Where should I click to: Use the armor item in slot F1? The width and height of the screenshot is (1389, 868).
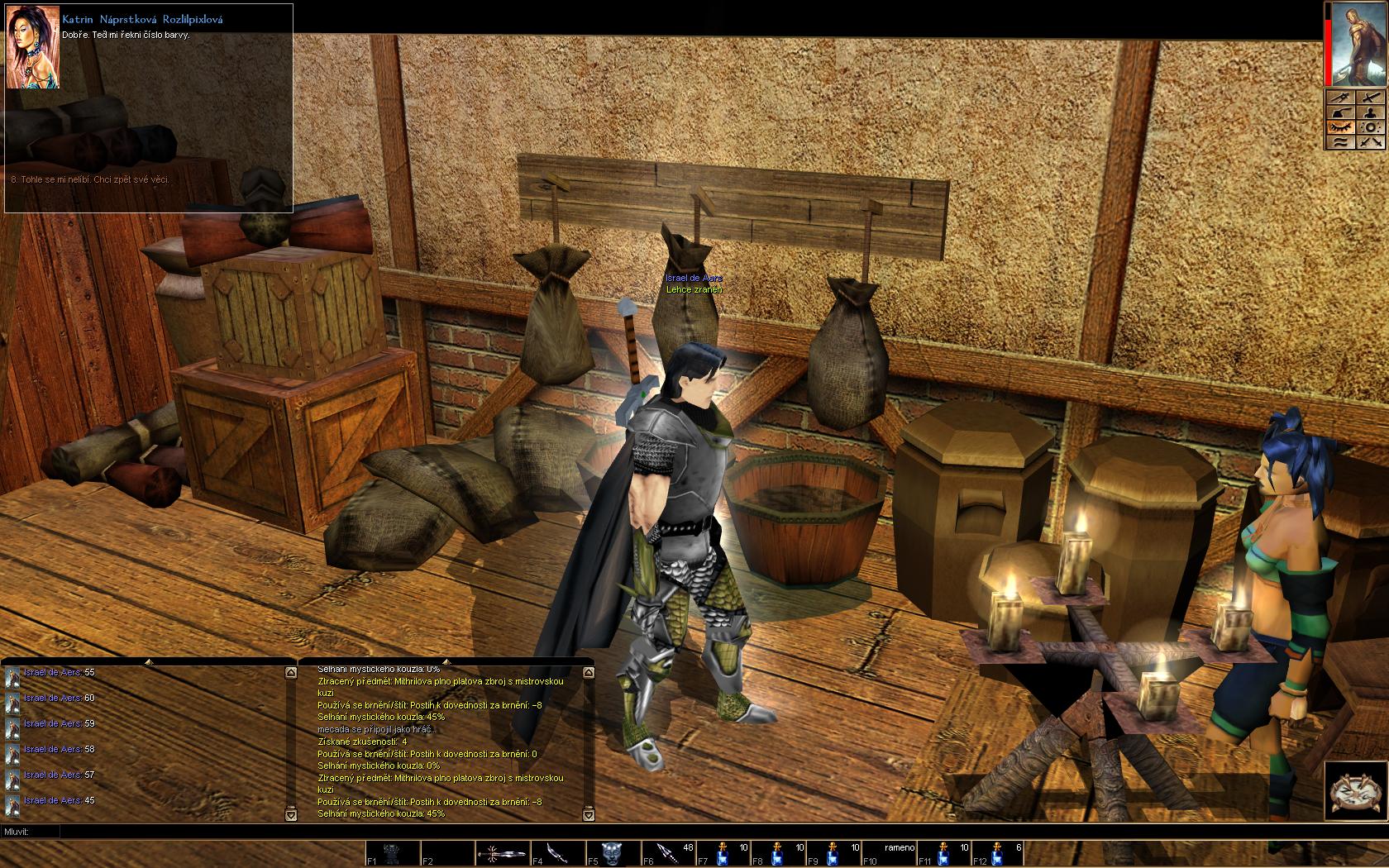click(x=394, y=853)
